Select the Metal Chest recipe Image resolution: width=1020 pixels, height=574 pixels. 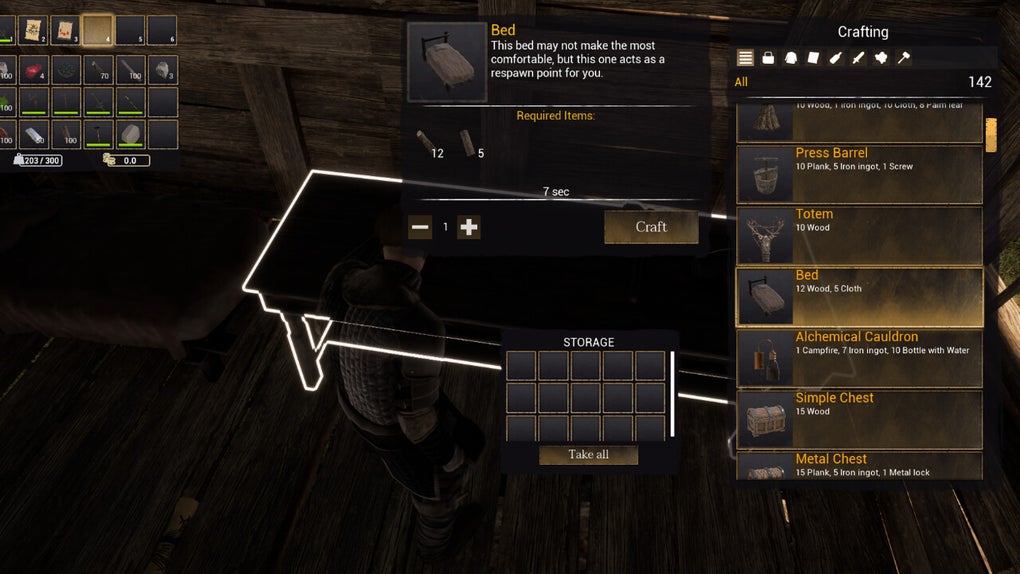(x=859, y=466)
